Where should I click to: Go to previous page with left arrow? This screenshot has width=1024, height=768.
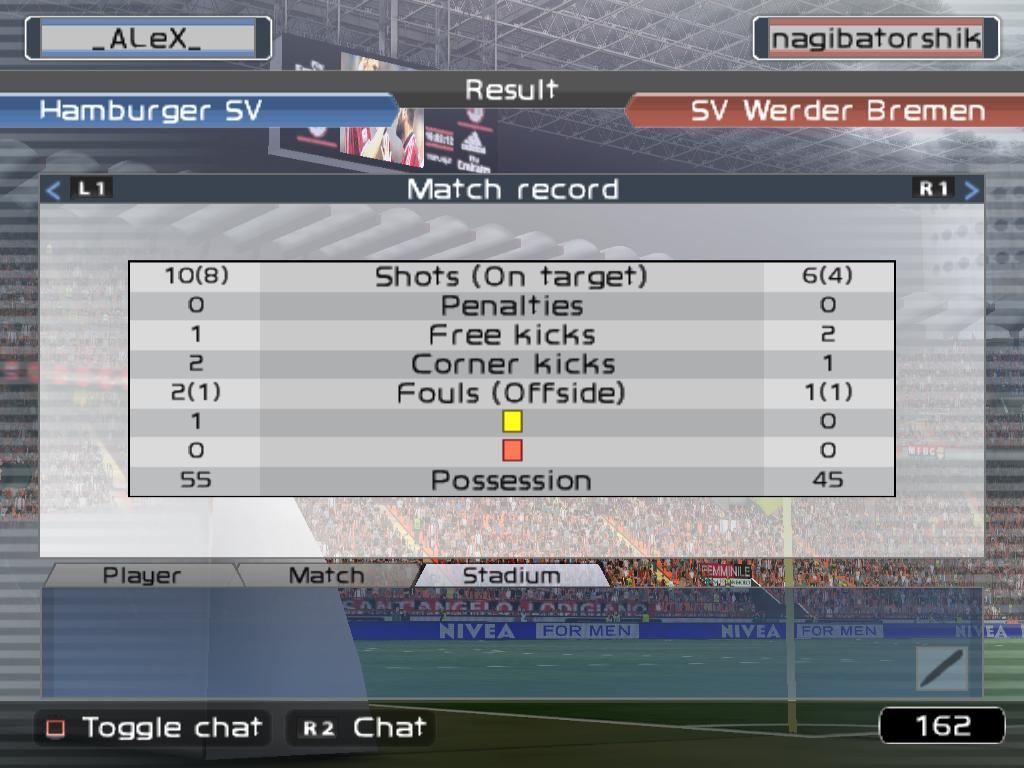click(x=54, y=189)
